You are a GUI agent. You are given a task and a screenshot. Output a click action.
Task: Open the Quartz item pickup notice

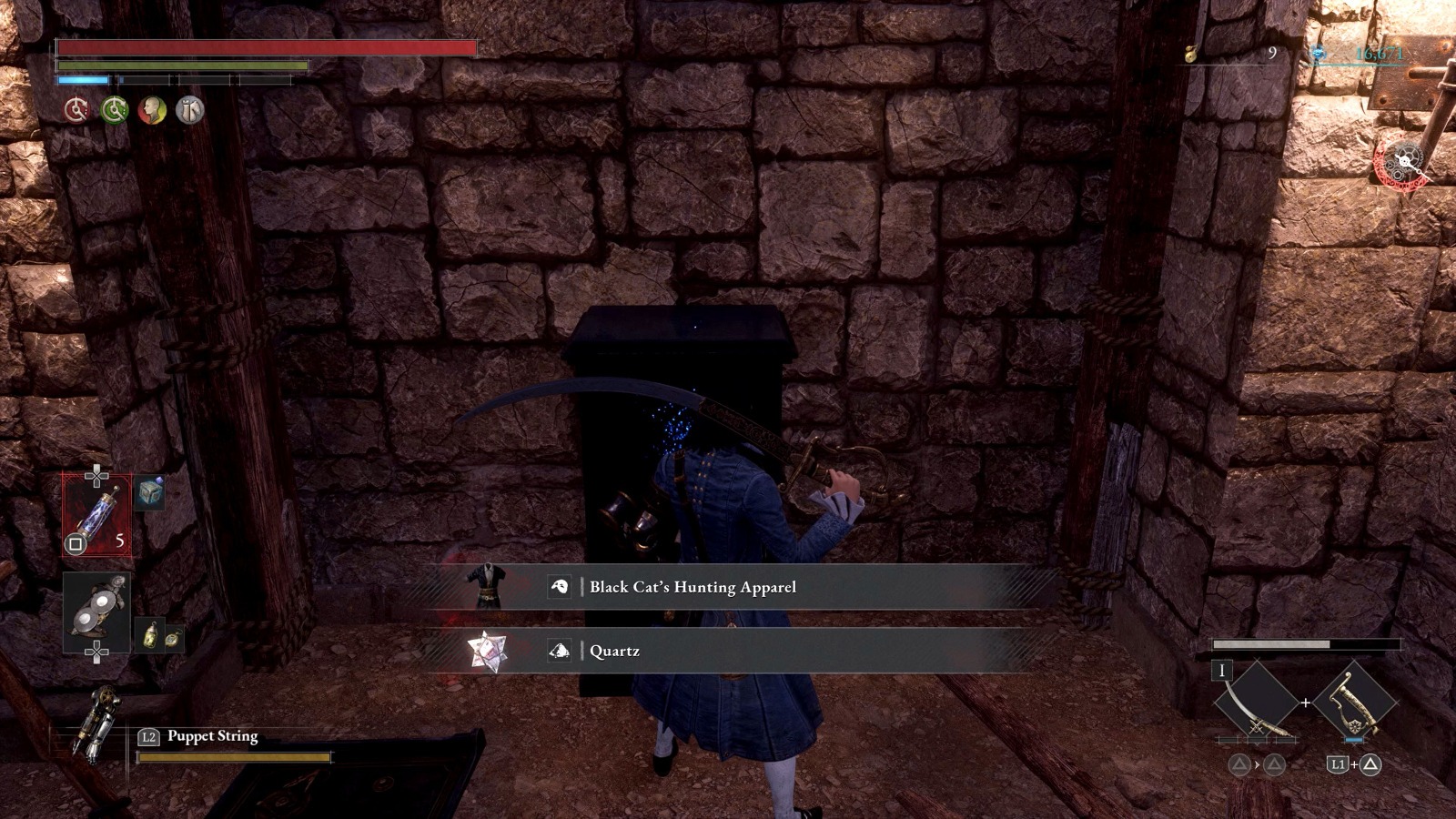614,651
